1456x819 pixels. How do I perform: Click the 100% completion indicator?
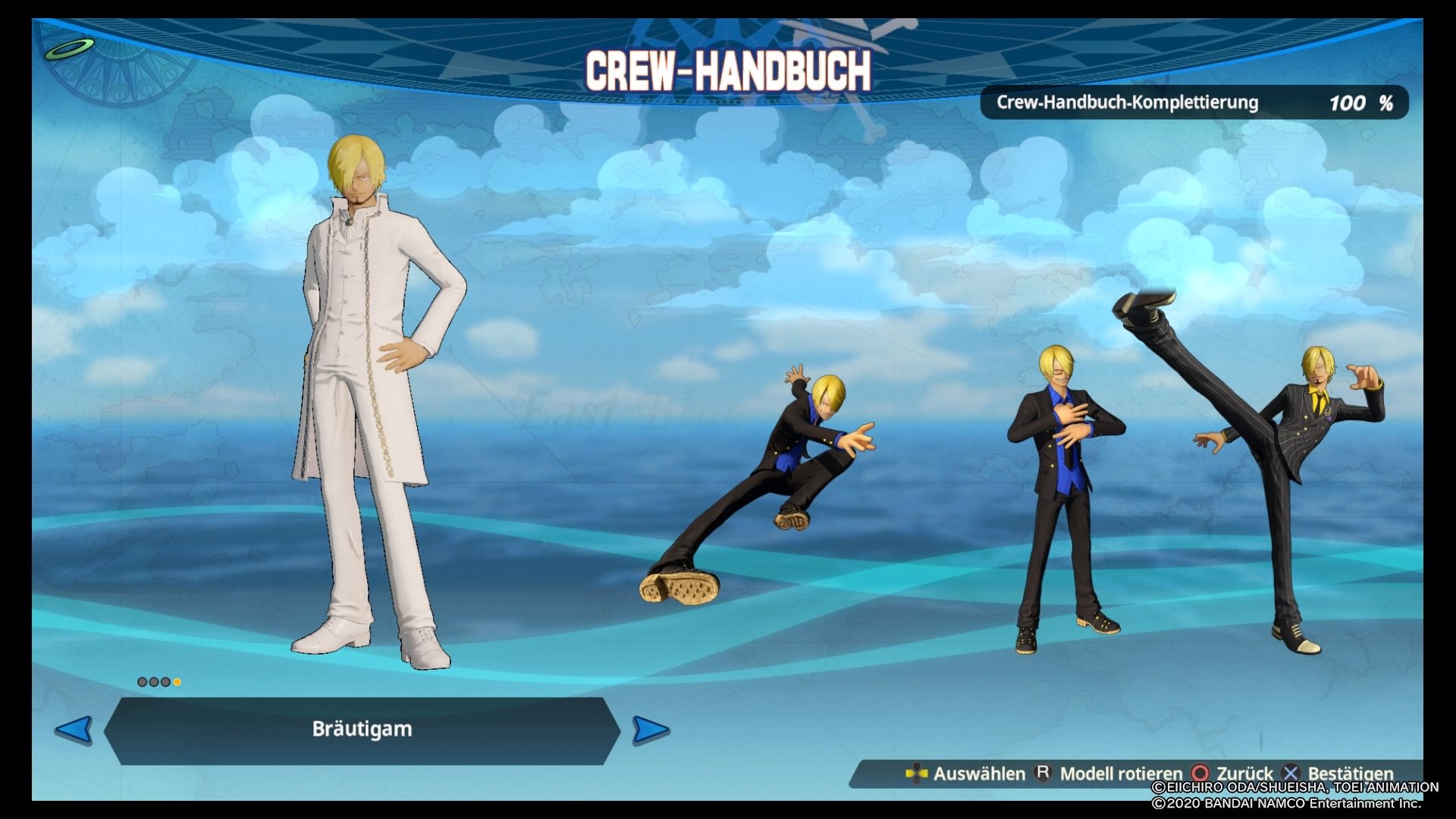click(1357, 103)
